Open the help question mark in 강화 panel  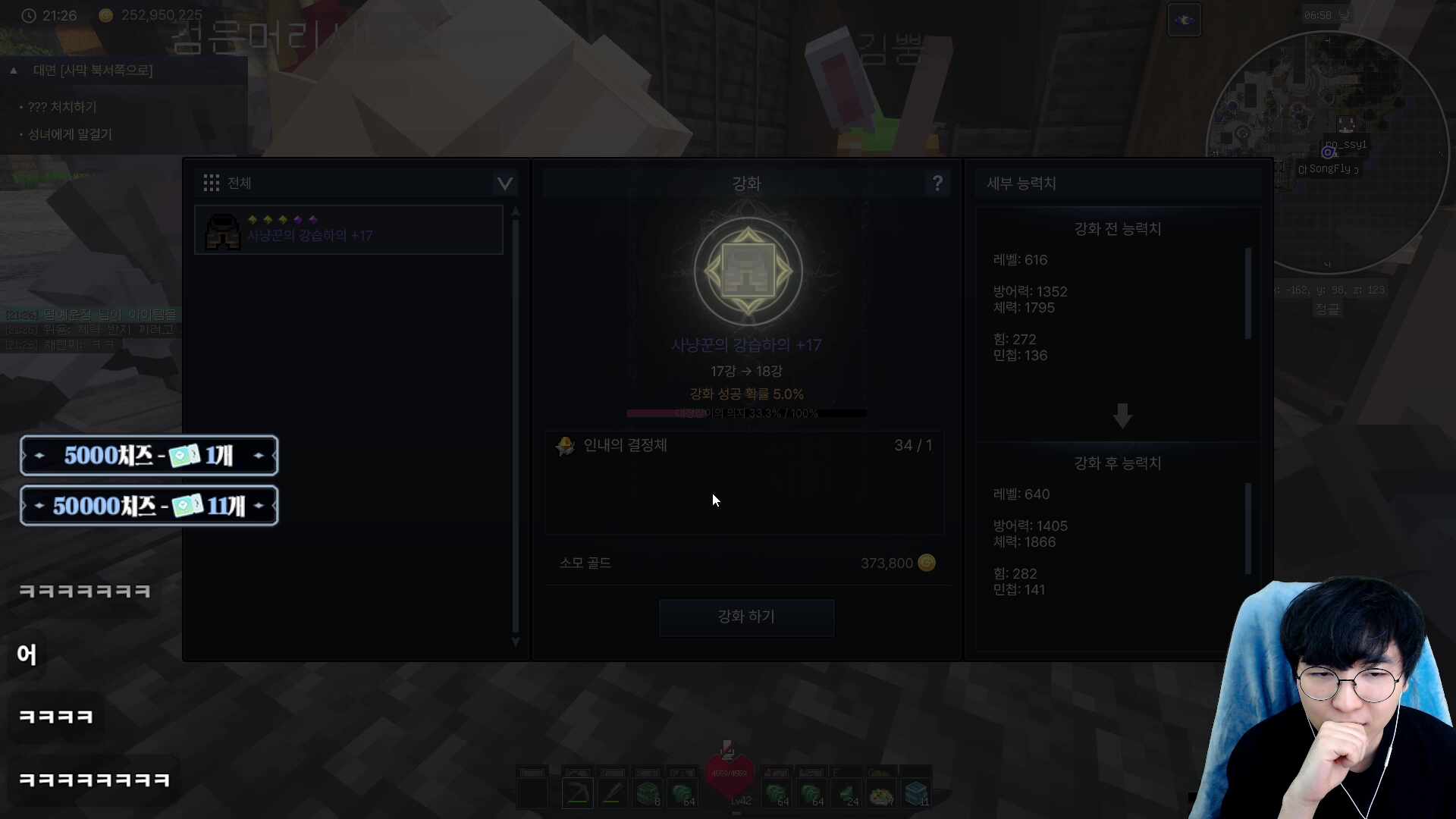click(x=938, y=183)
